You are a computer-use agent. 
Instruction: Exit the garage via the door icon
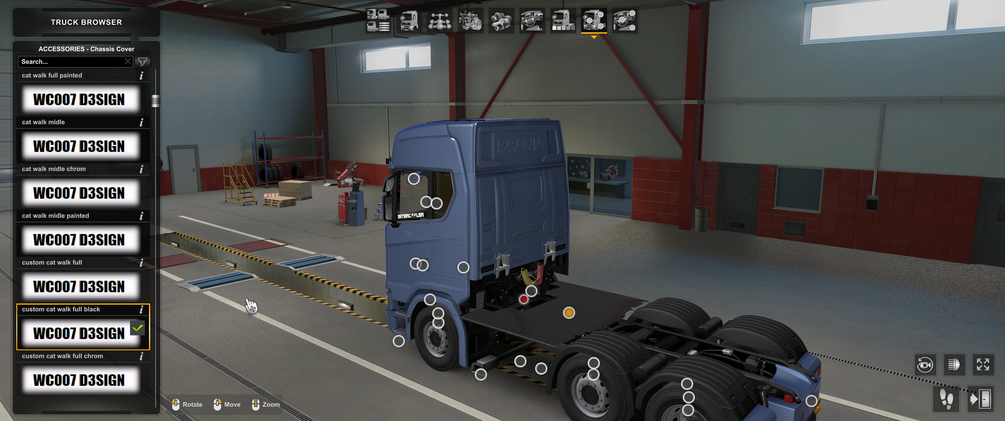[980, 399]
